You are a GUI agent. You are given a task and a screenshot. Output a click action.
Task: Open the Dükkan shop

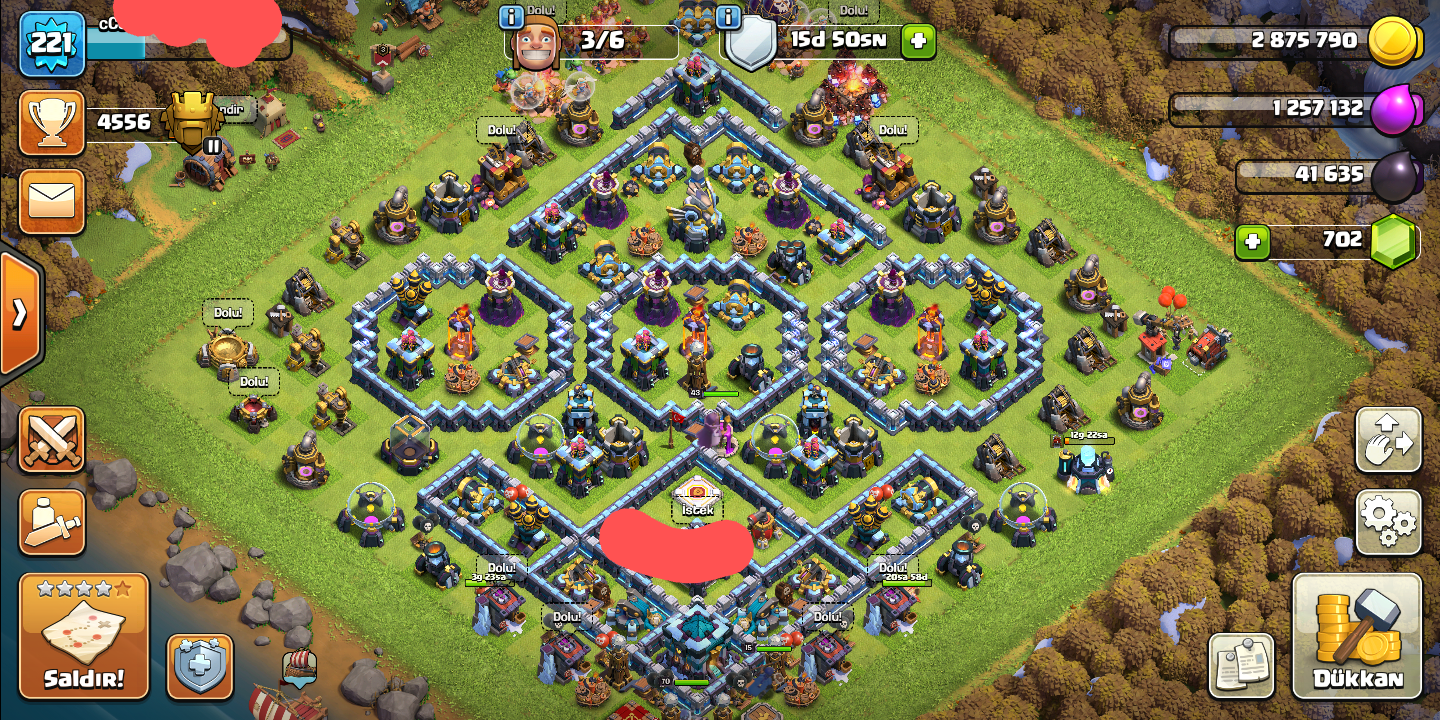1356,636
